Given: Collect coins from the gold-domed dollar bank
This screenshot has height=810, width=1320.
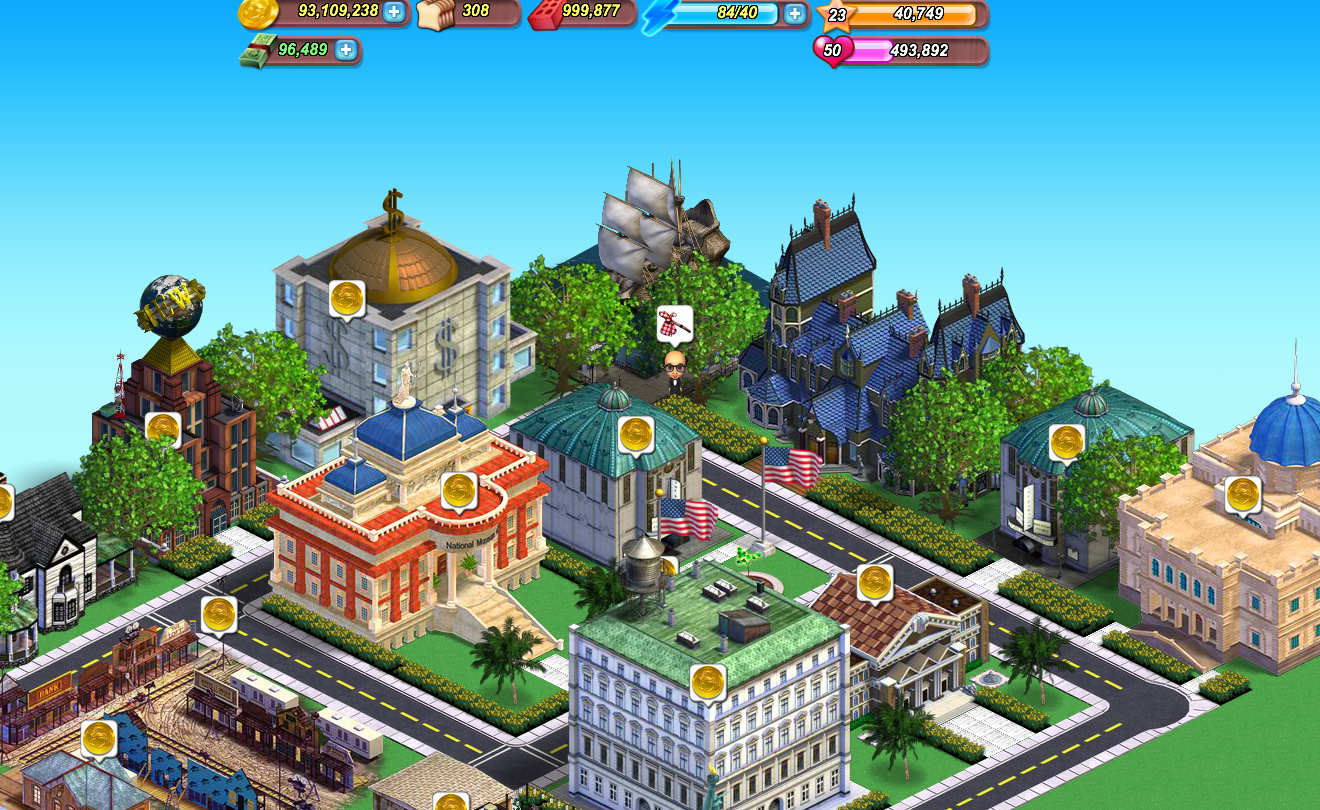Looking at the screenshot, I should coord(347,297).
